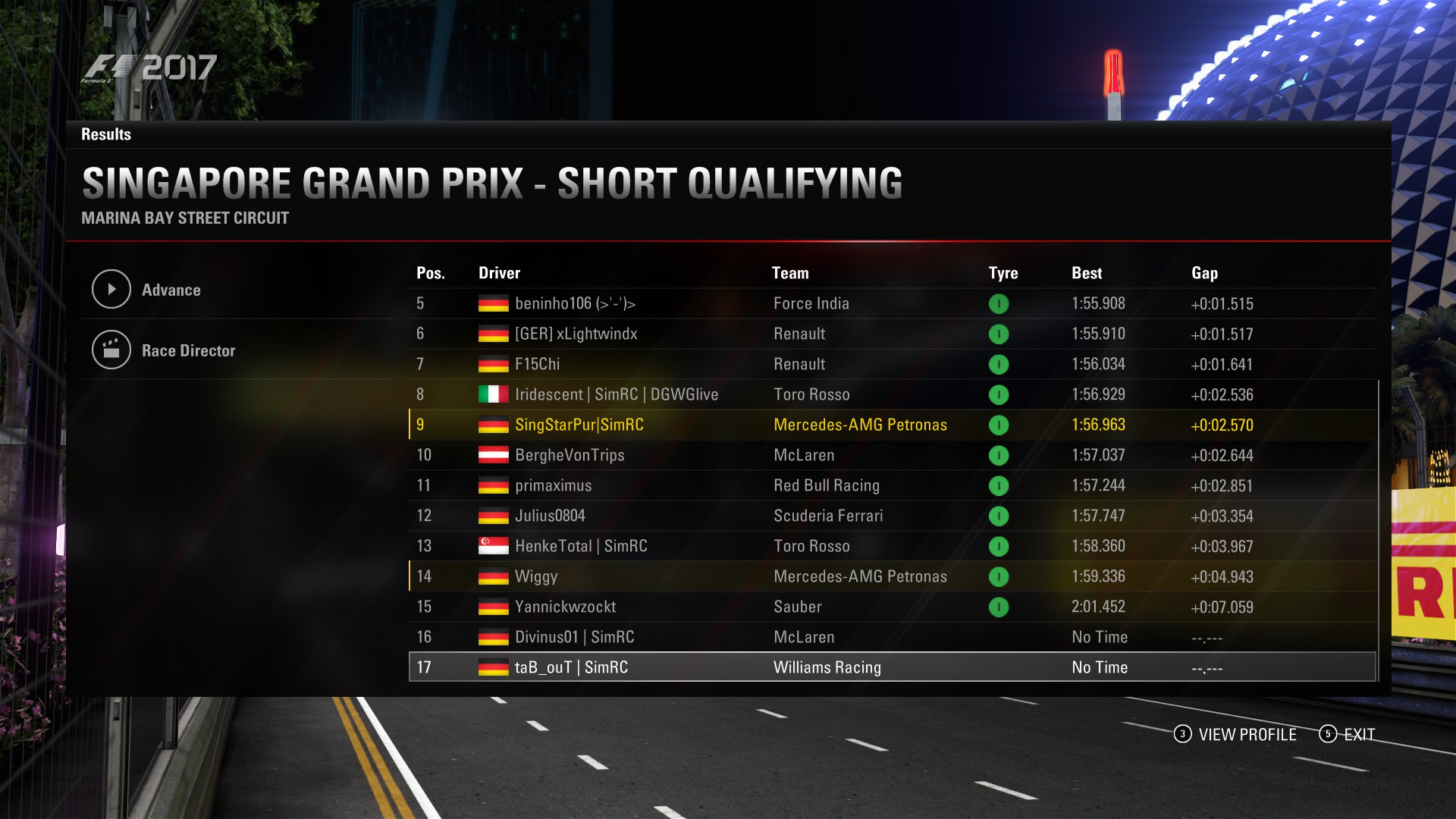Open View Profile for selected driver

[x=1236, y=734]
